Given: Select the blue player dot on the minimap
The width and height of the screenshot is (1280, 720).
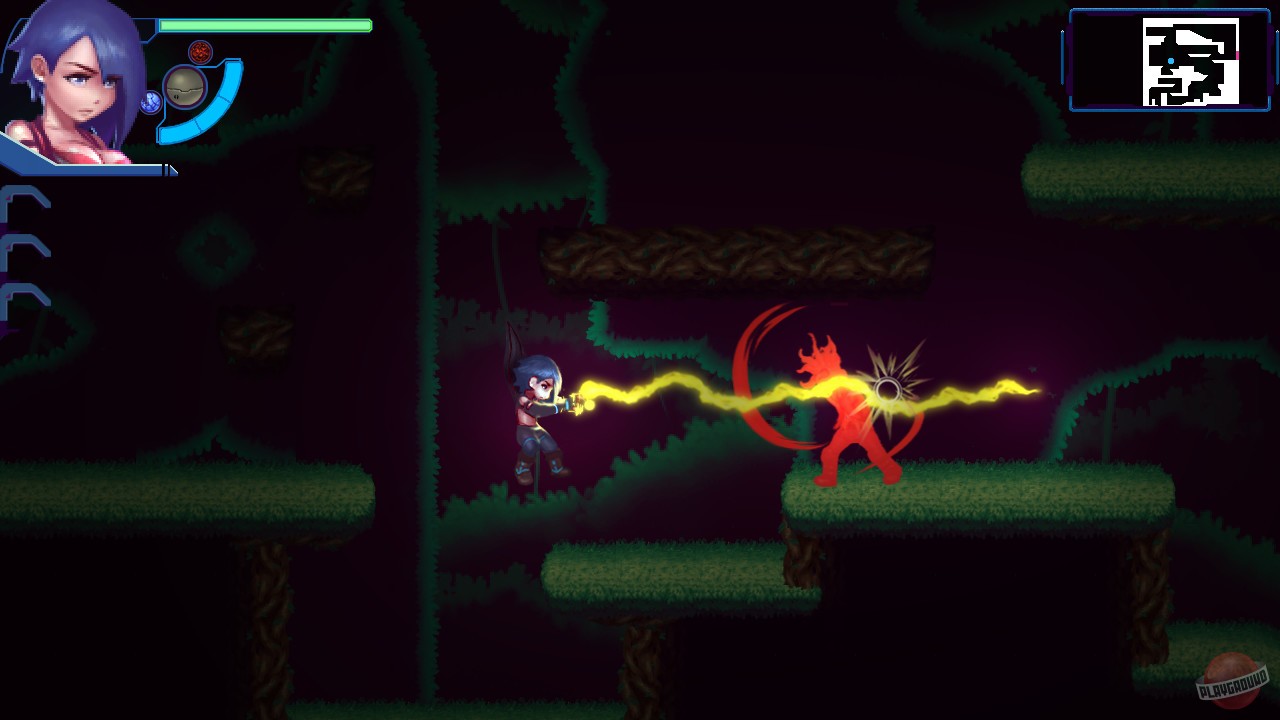Looking at the screenshot, I should [x=1171, y=60].
